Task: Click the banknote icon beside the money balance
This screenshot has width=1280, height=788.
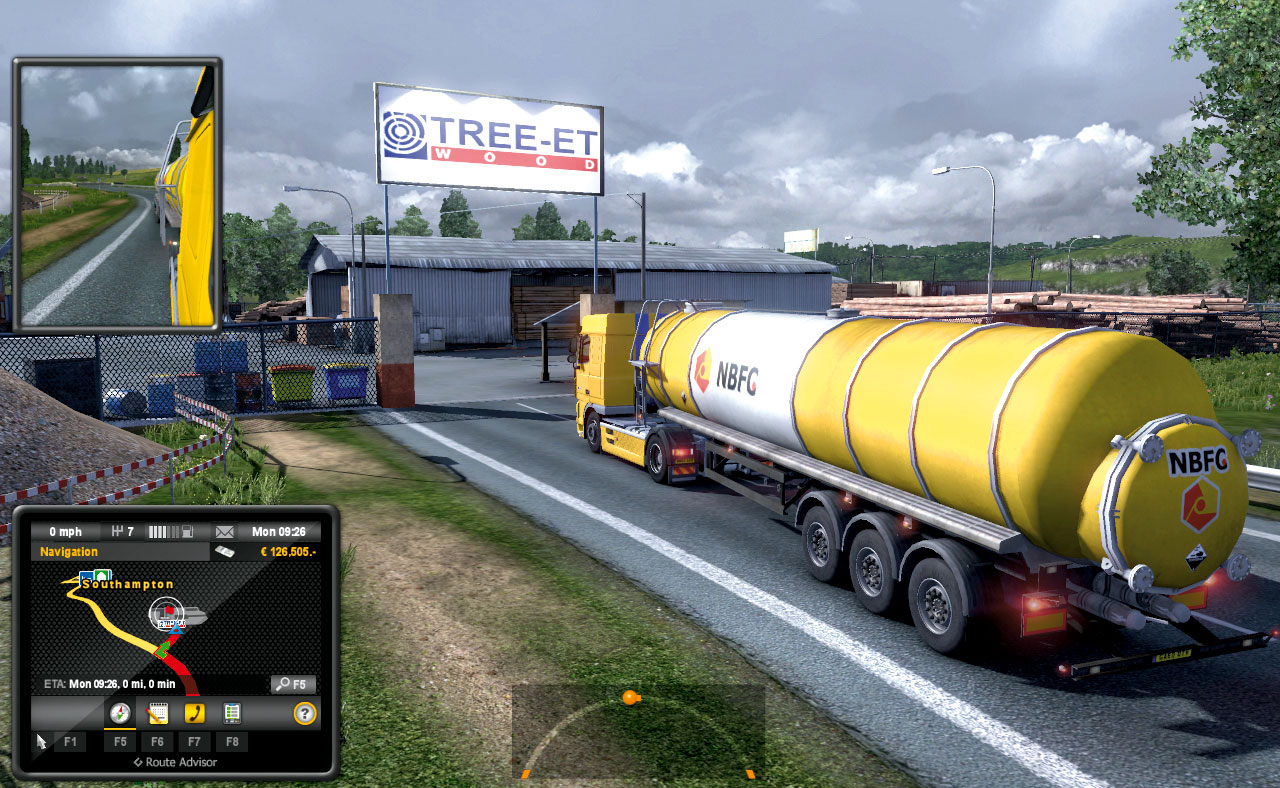Action: [225, 551]
